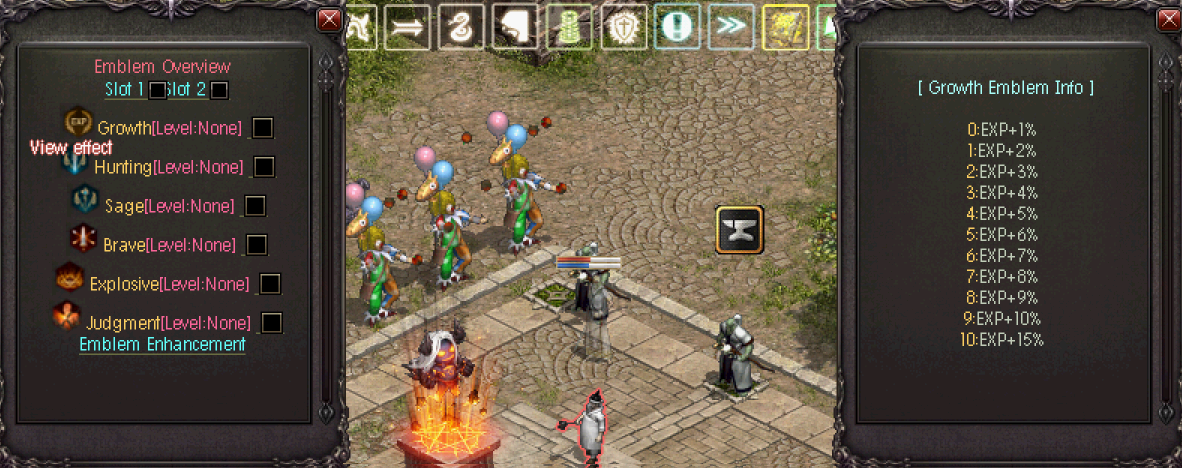The height and width of the screenshot is (468, 1182).
Task: Click the exclamation mark icon
Action: (678, 28)
